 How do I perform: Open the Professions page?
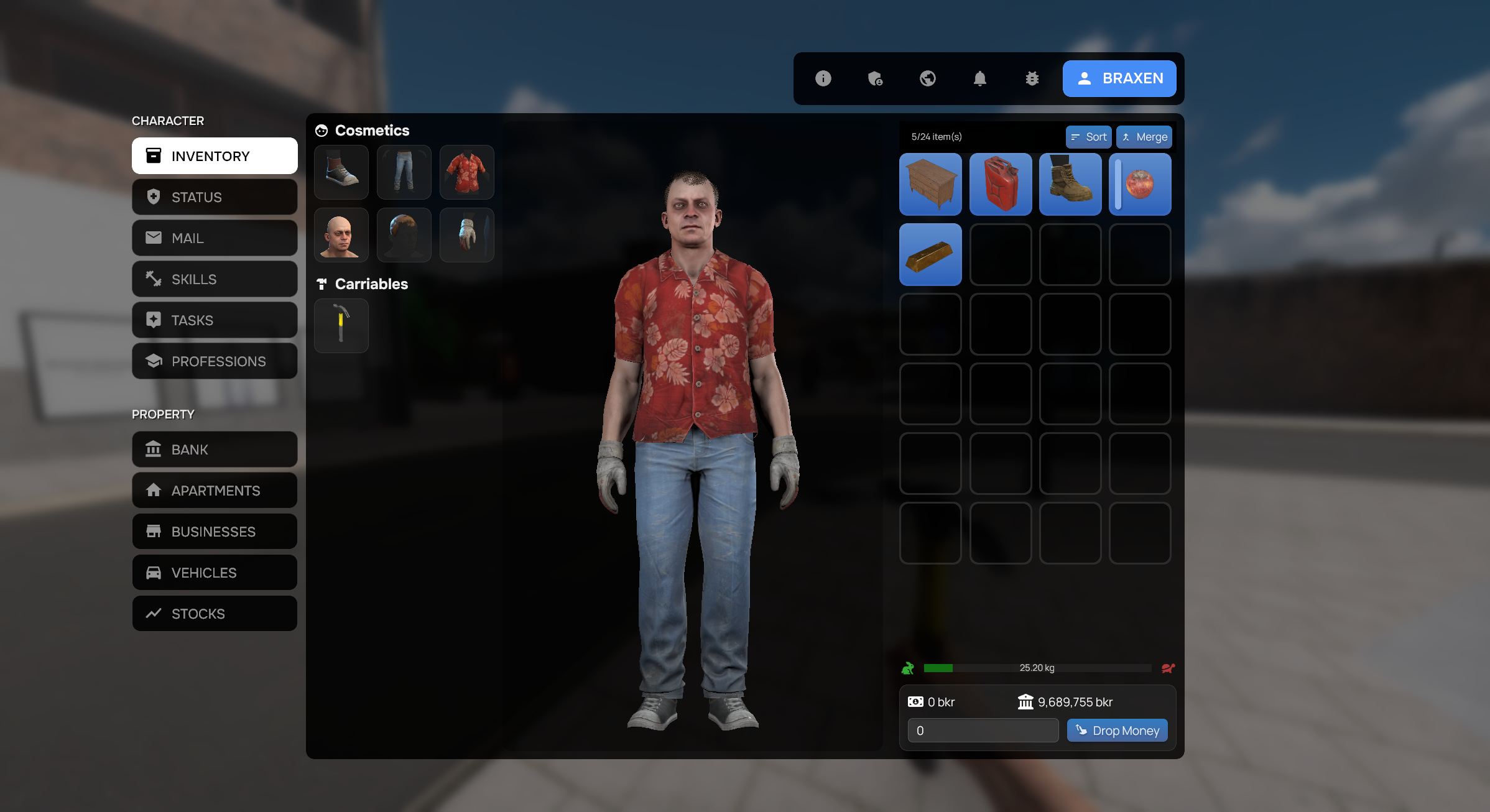[x=215, y=361]
